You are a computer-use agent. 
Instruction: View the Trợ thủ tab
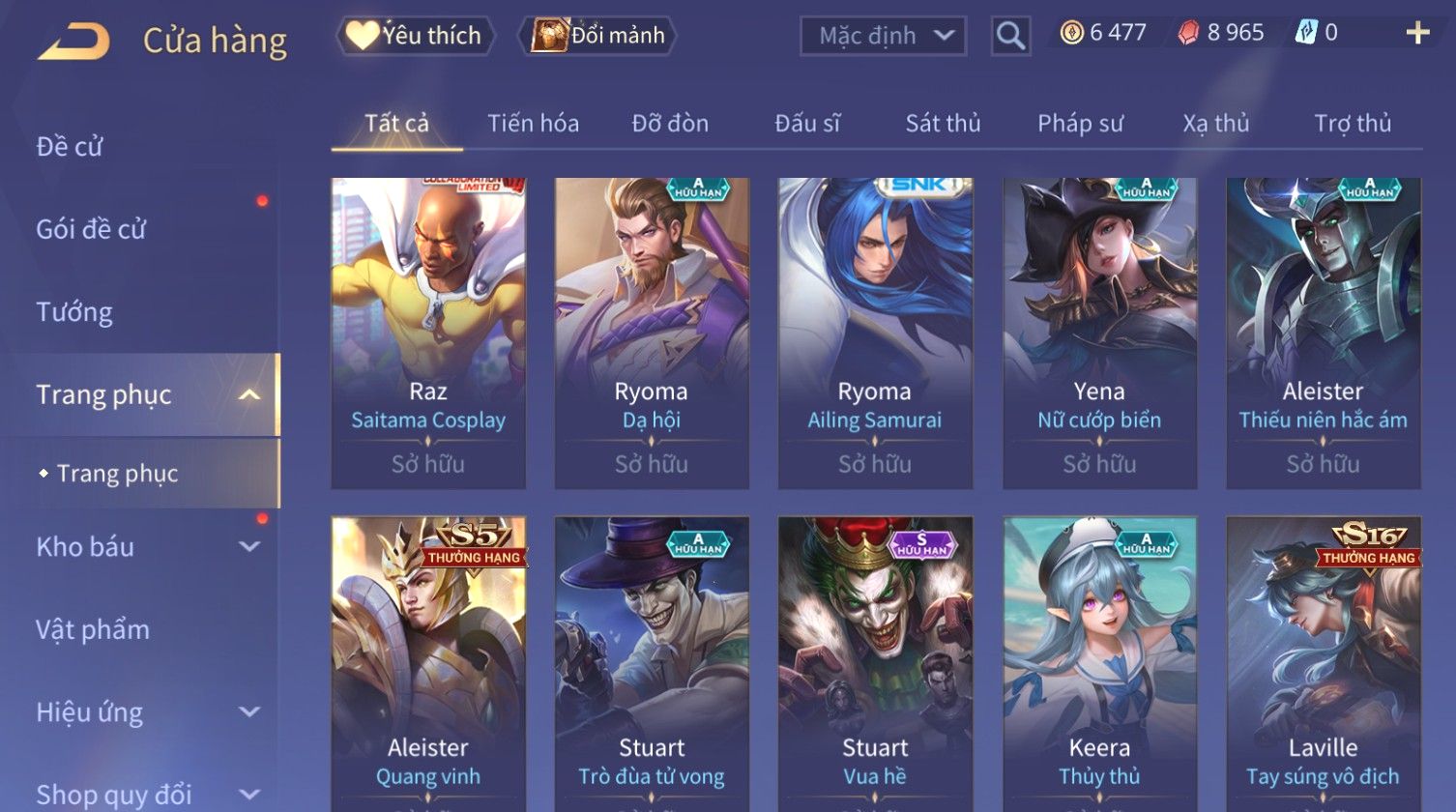click(x=1353, y=124)
